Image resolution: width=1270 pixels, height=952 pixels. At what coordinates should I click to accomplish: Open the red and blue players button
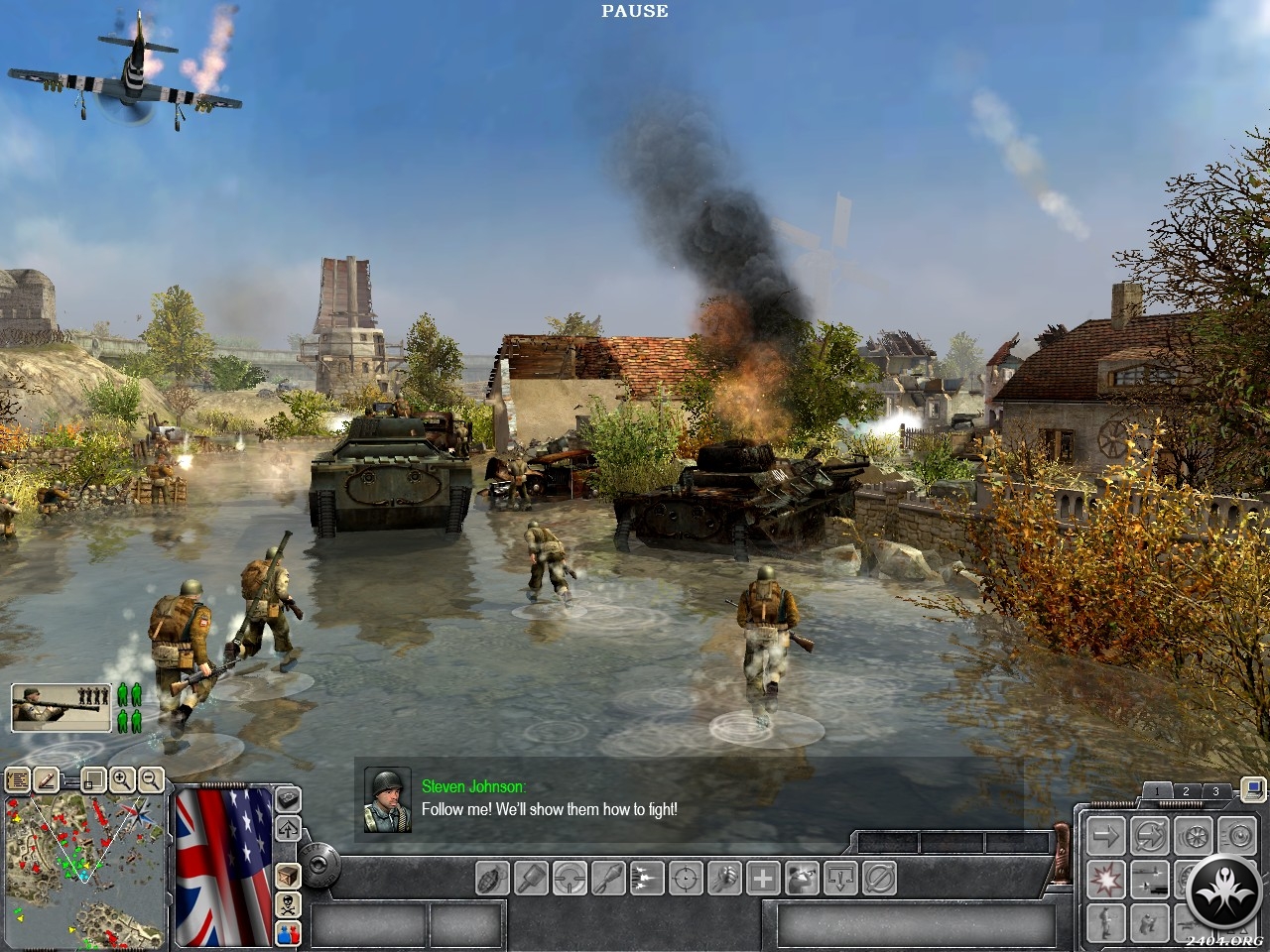click(x=288, y=931)
